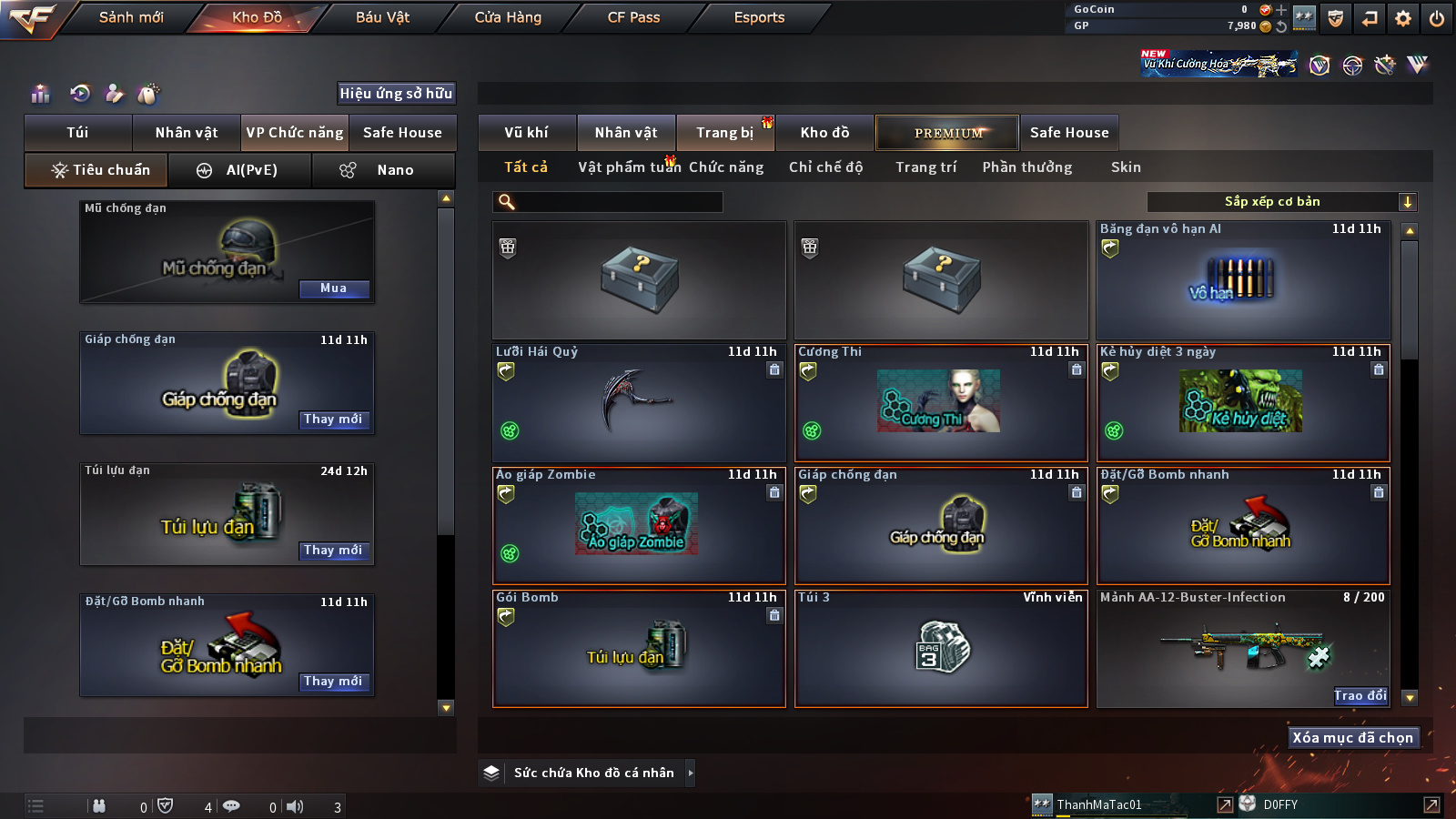Open the CF Pass menu
This screenshot has height=819, width=1456.
point(633,17)
